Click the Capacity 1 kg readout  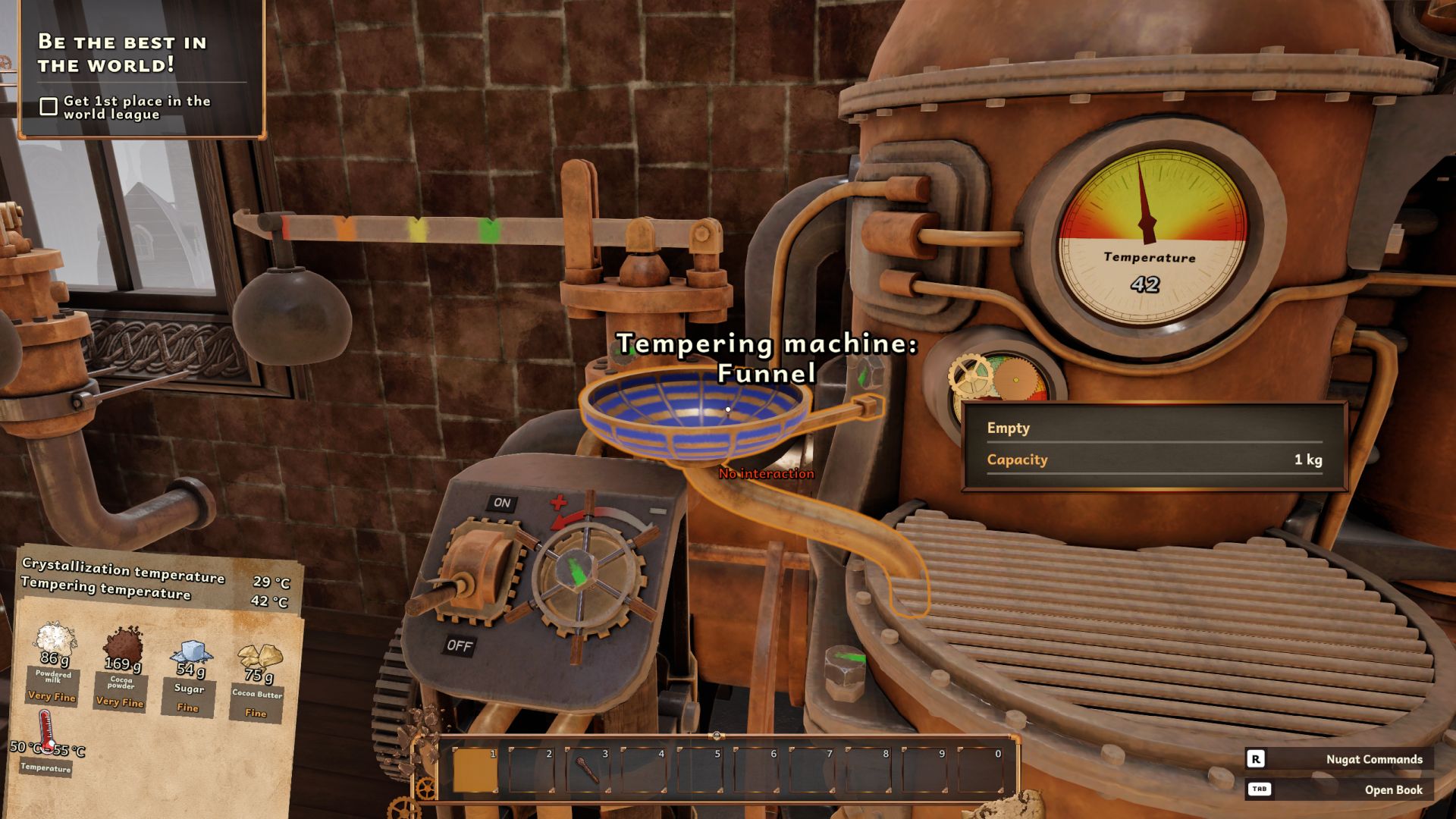point(1153,460)
